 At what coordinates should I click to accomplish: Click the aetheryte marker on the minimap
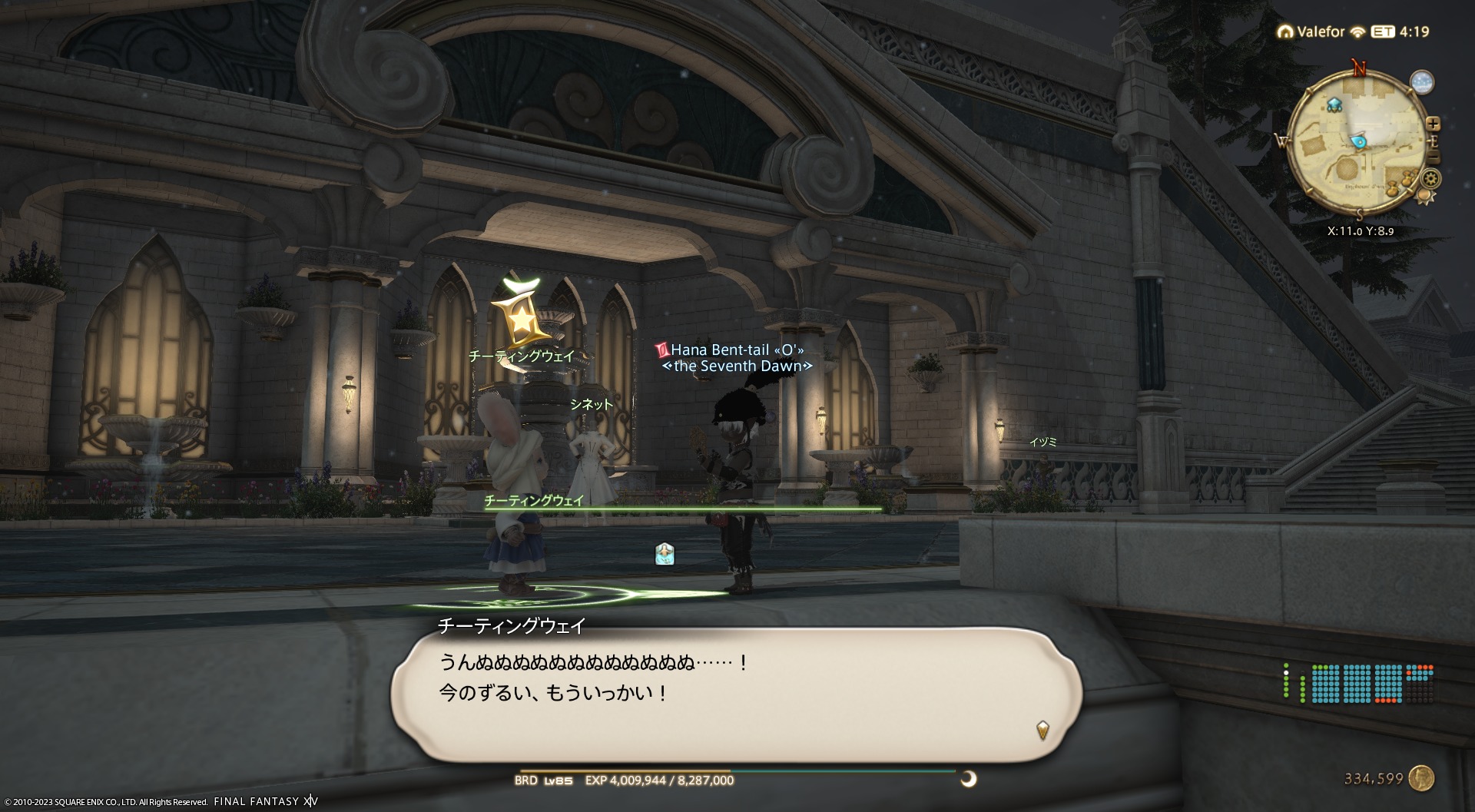coord(1333,104)
